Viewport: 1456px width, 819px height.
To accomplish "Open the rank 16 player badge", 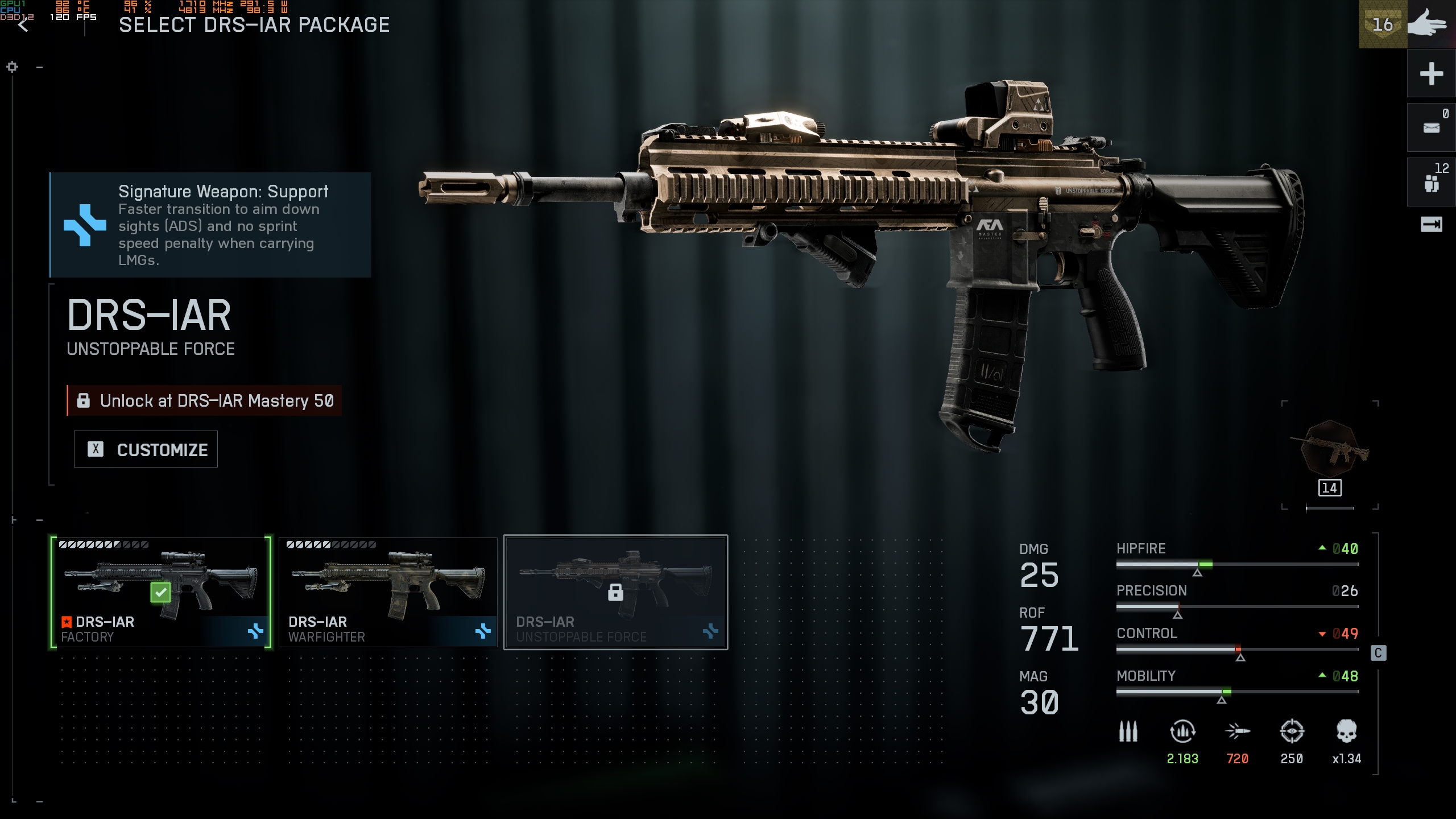I will [x=1382, y=25].
